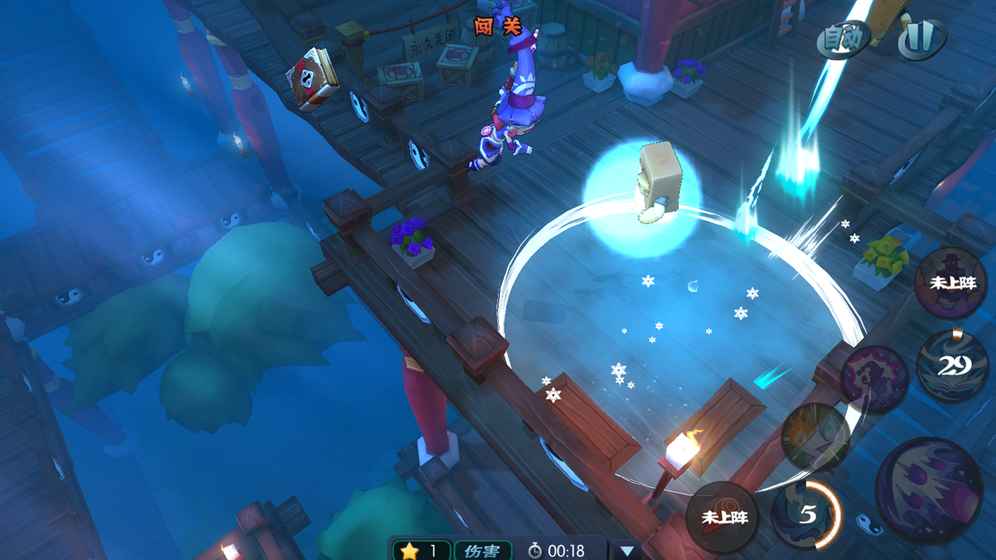Activate the skill showing cooldown 29
The height and width of the screenshot is (560, 996).
(x=951, y=365)
